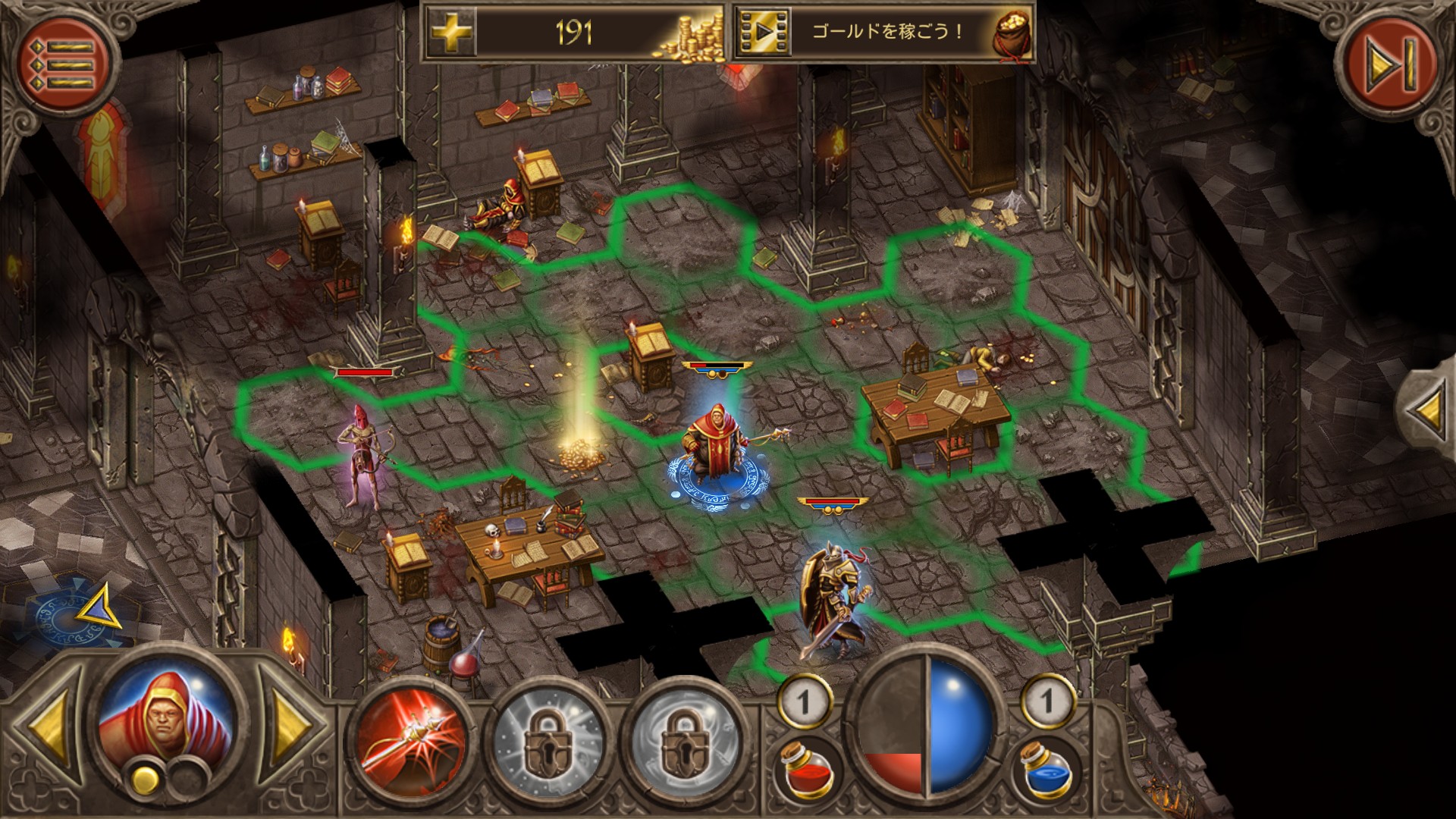Watch a video ad to earn gold
Image resolution: width=1456 pixels, height=819 pixels.
[762, 32]
